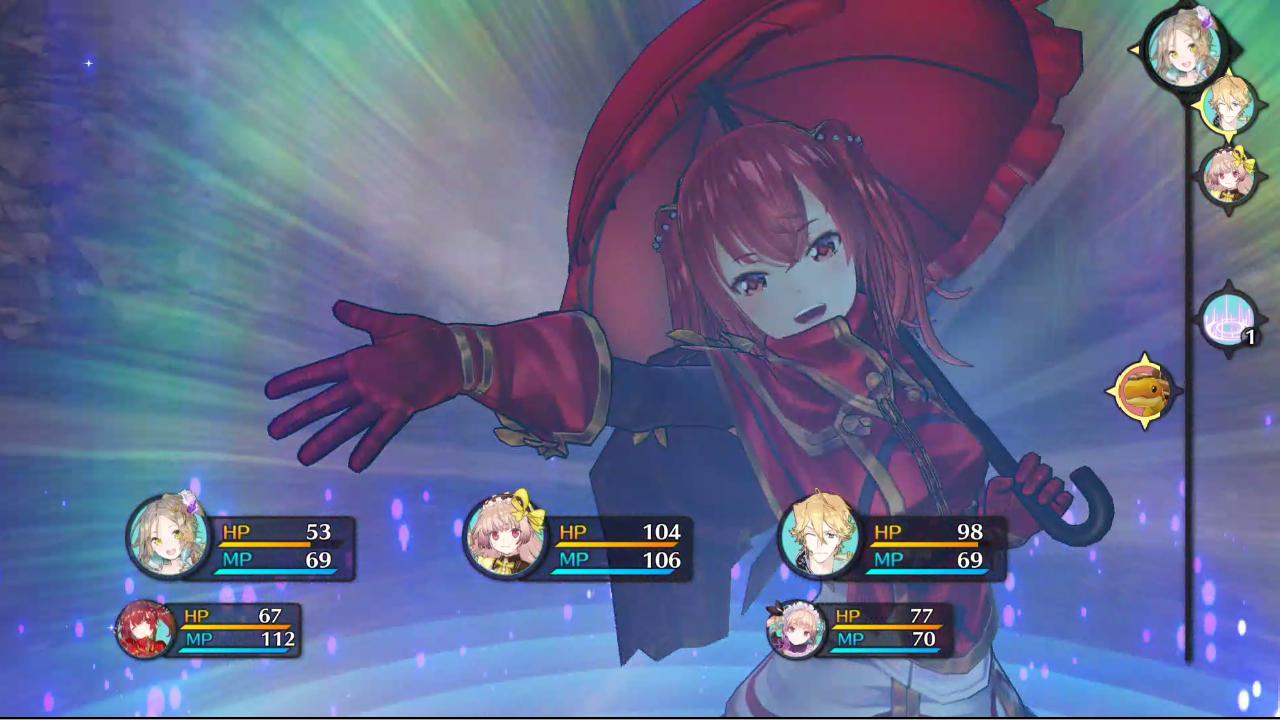Select the yellow-bow girl's turn-order marker
The height and width of the screenshot is (720, 1280).
tap(1227, 176)
